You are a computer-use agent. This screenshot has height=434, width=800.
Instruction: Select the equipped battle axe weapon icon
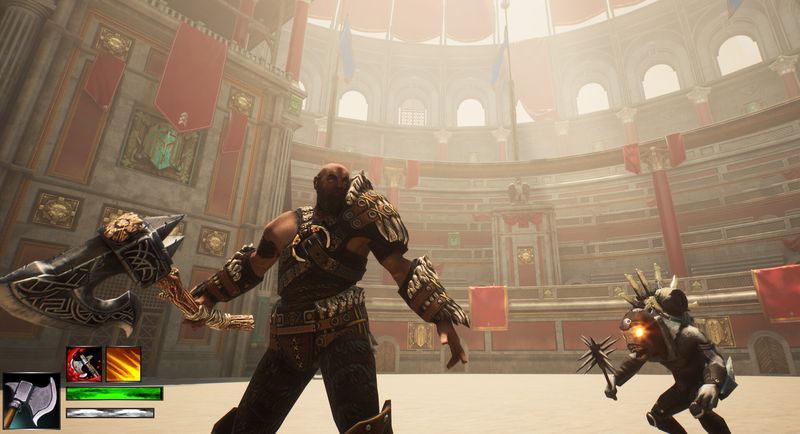click(31, 400)
